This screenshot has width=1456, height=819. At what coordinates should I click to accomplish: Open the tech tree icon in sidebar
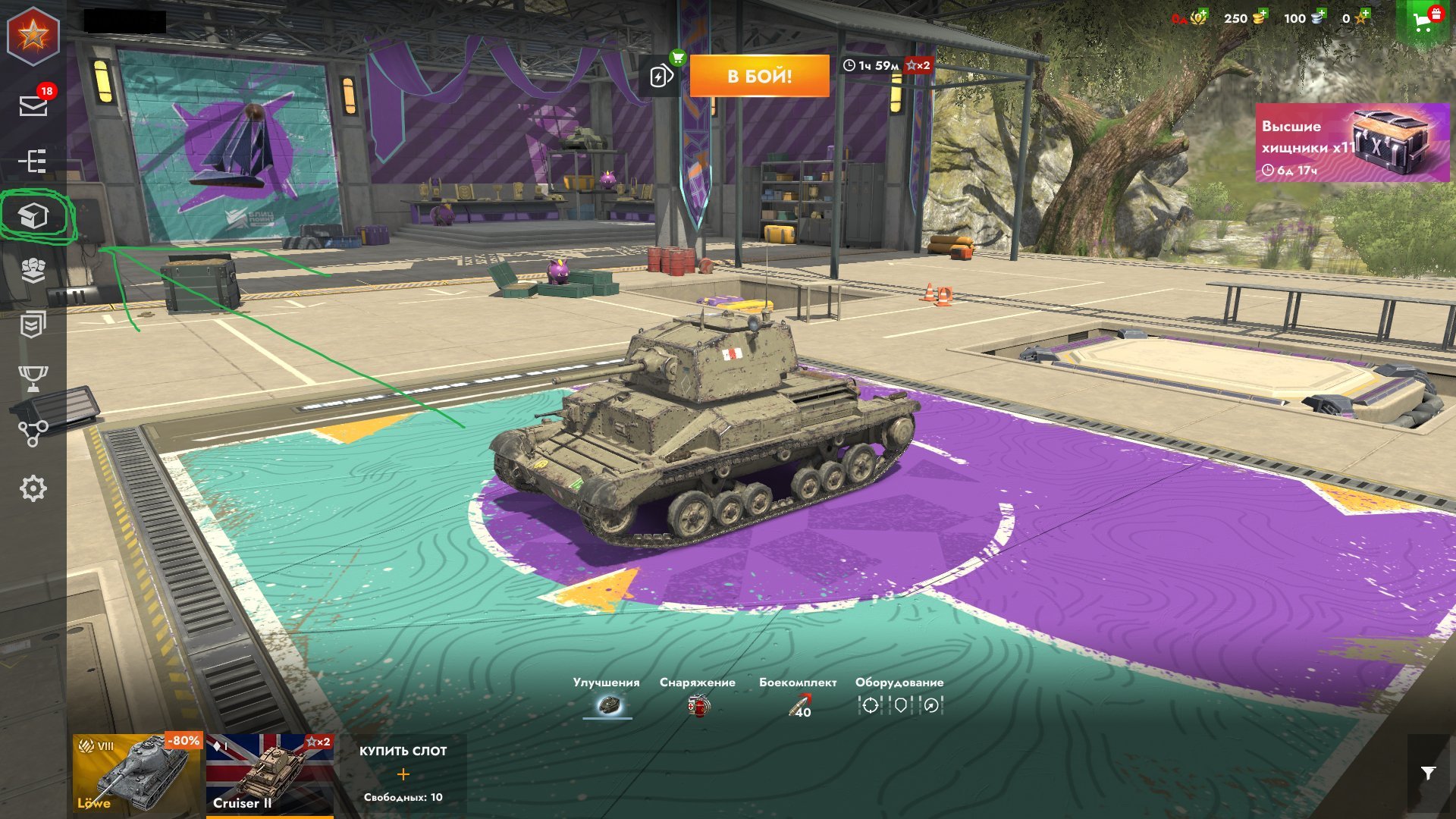tap(33, 161)
